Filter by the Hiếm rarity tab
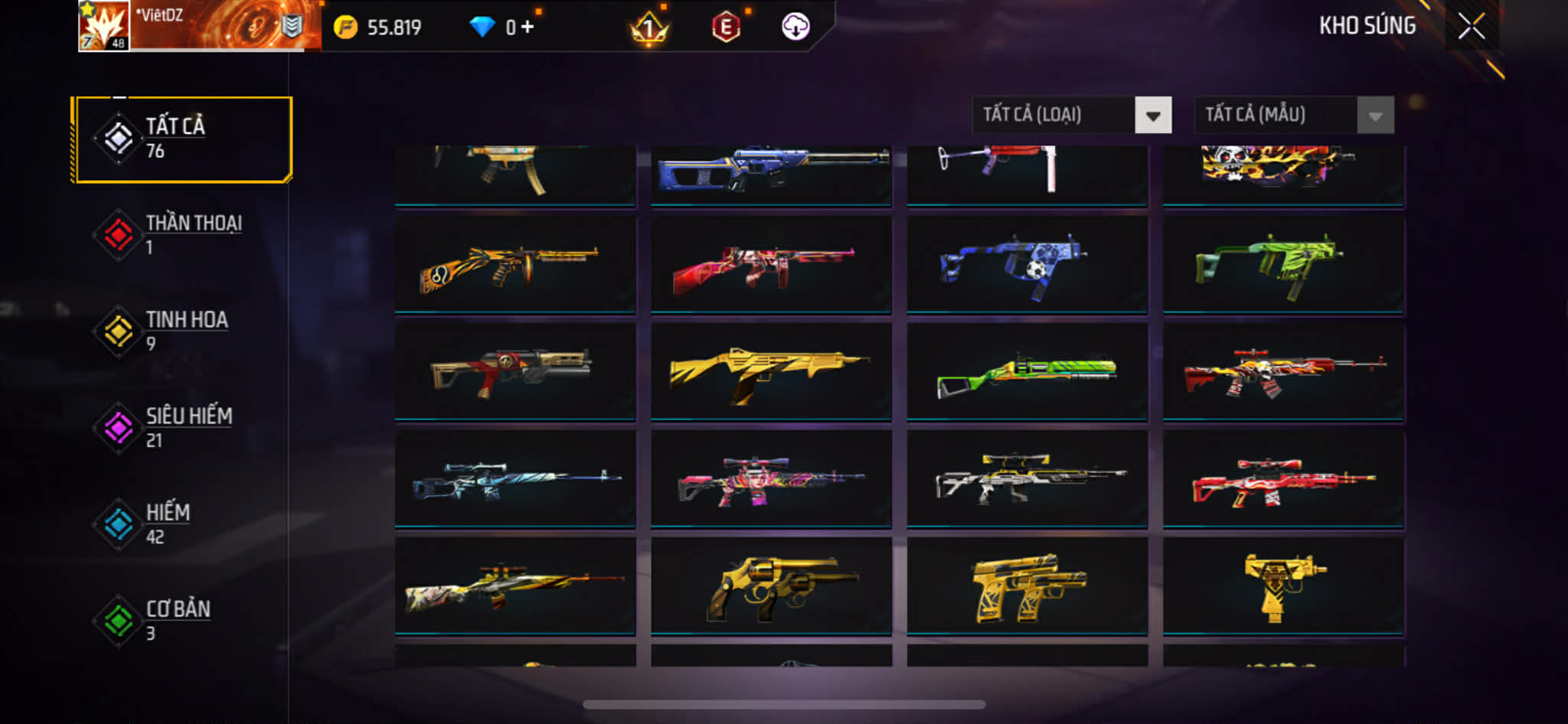 point(182,524)
